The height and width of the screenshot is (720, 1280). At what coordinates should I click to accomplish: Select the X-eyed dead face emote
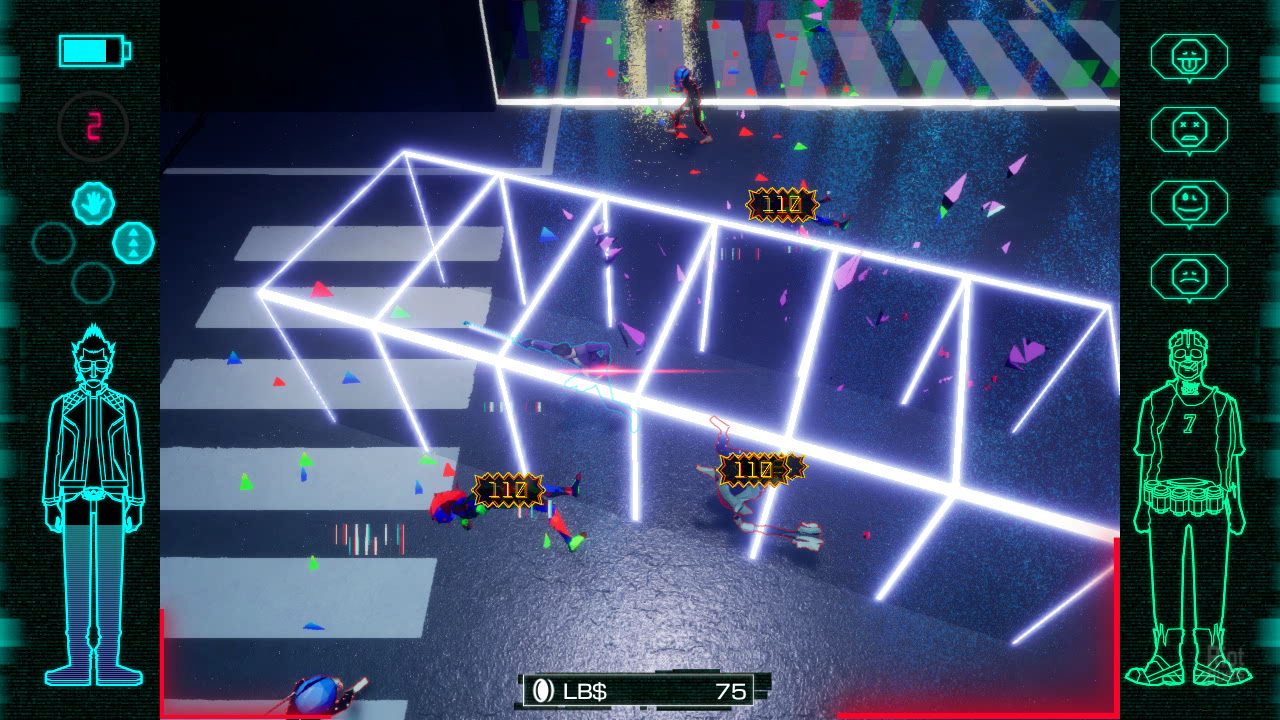click(1188, 130)
